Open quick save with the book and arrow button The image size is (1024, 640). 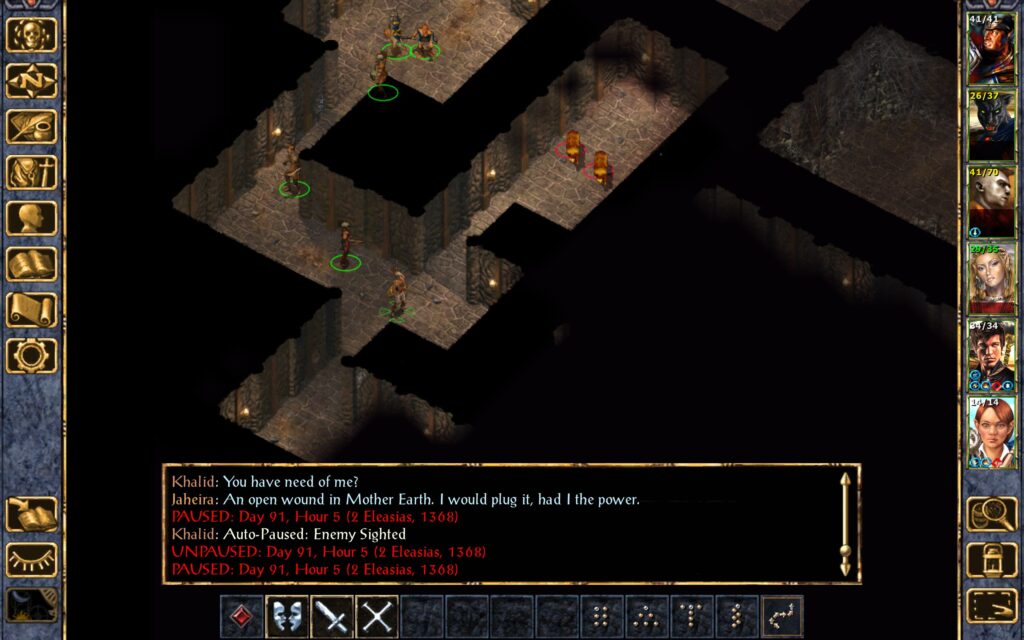pos(31,514)
